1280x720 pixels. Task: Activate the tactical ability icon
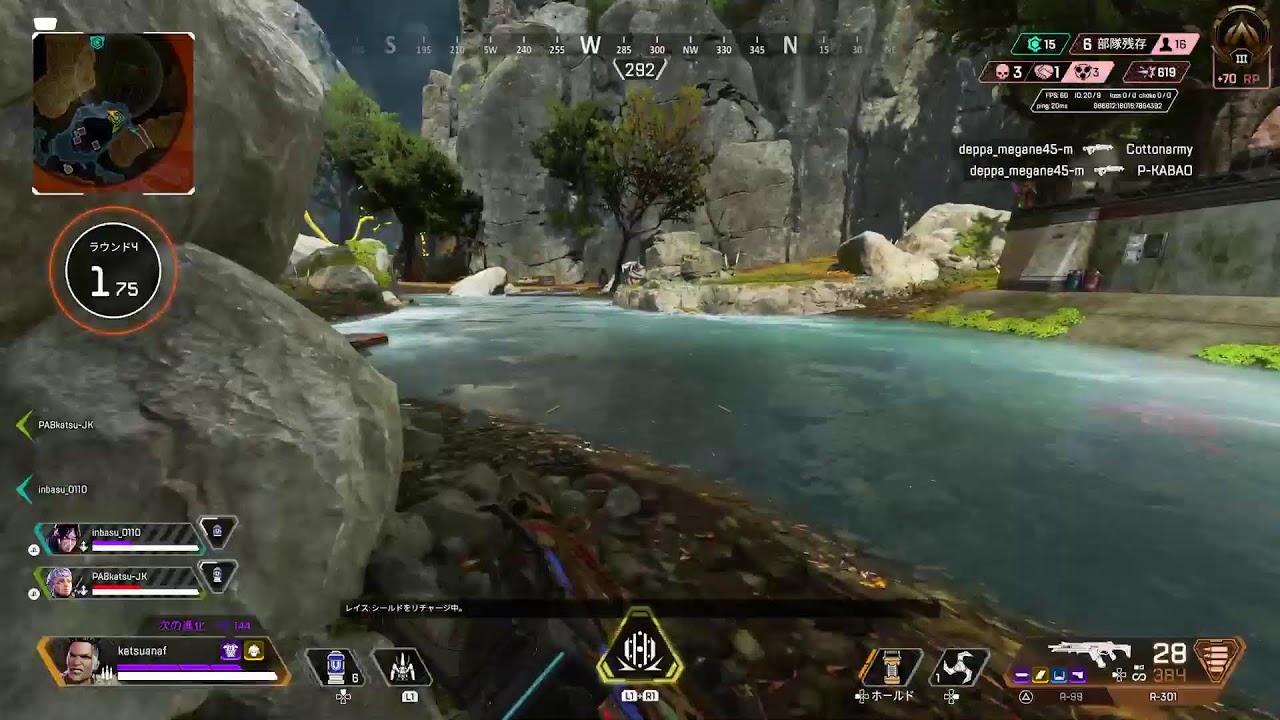click(402, 667)
